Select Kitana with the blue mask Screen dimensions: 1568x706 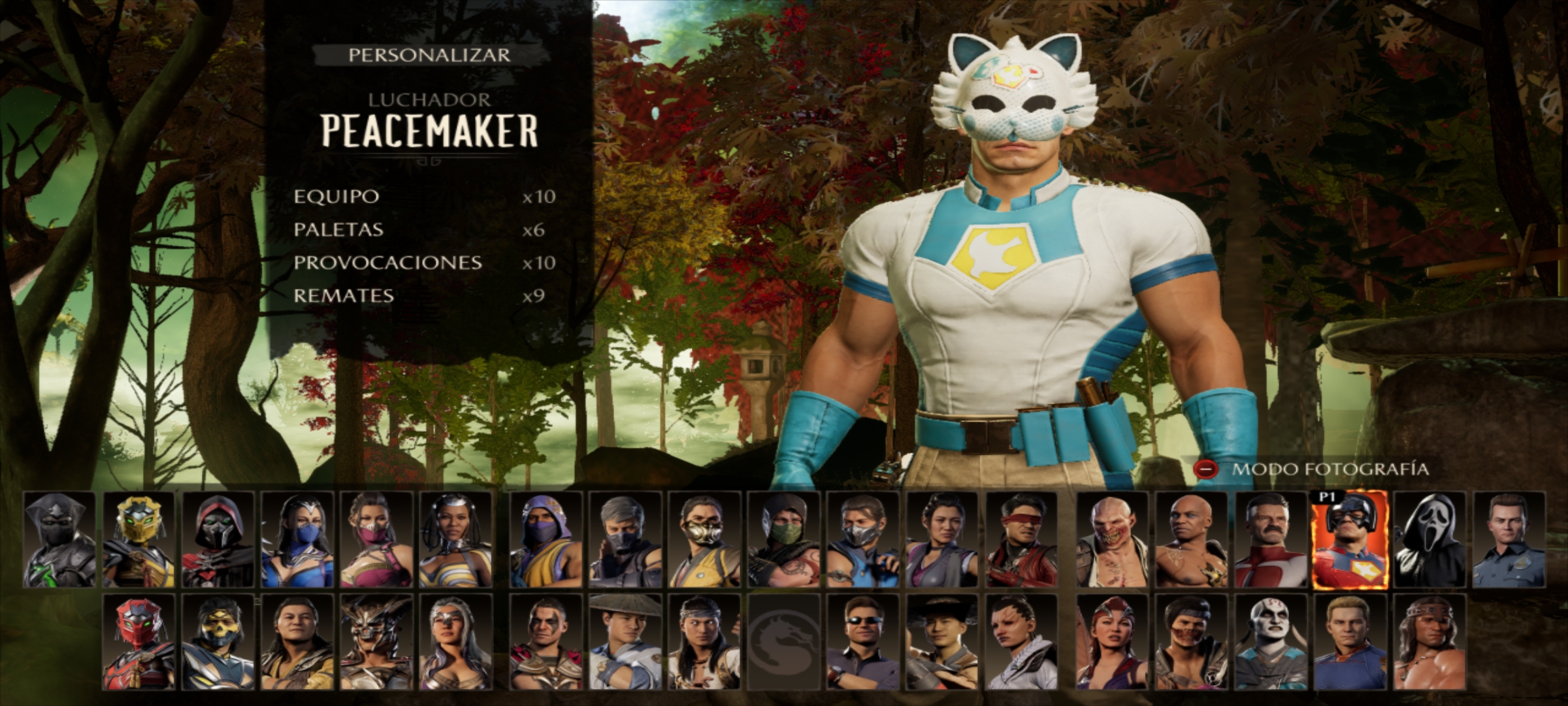click(x=297, y=540)
